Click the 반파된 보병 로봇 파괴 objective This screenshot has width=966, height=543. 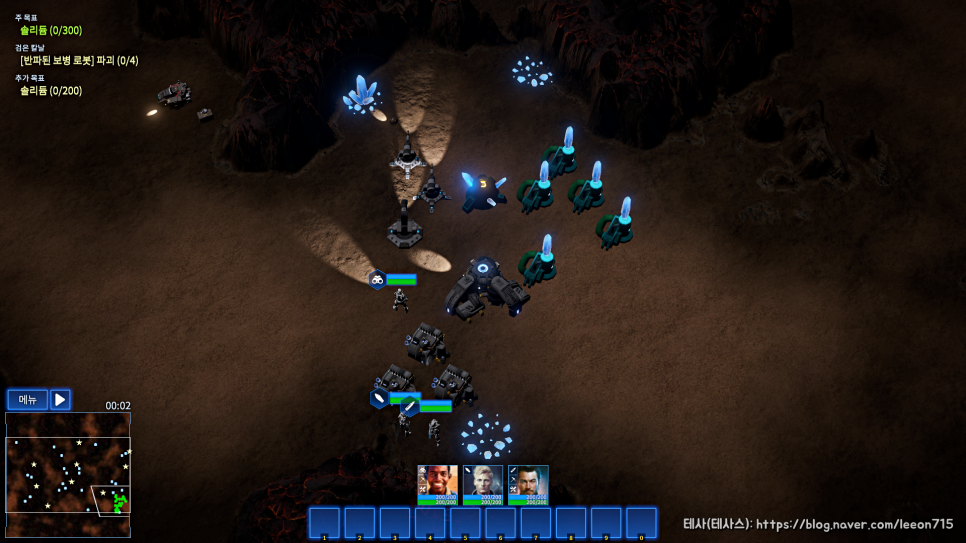coord(79,61)
